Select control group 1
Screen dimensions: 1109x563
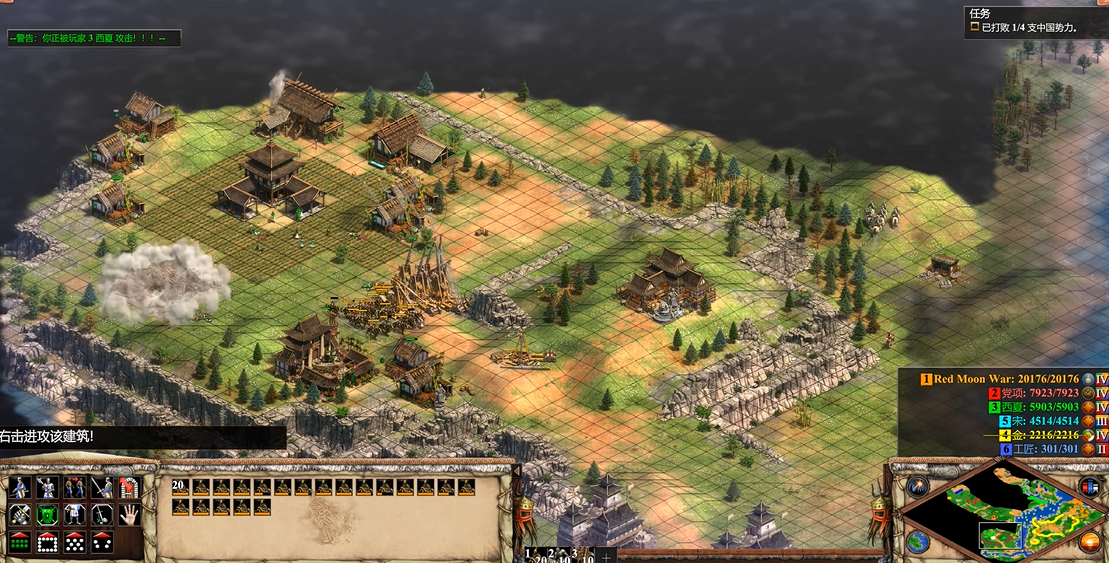(530, 554)
